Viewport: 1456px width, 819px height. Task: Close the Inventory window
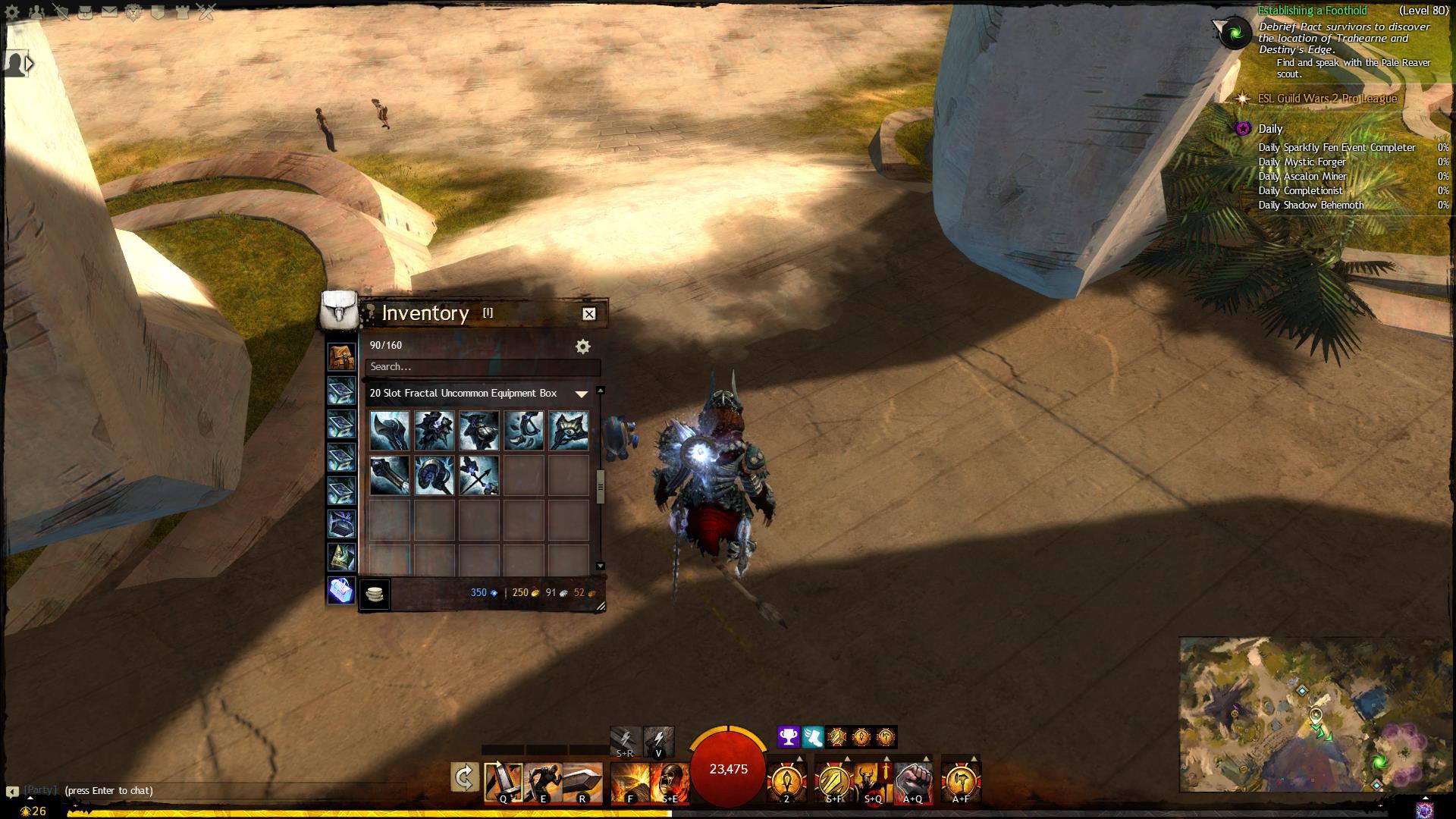click(x=588, y=314)
